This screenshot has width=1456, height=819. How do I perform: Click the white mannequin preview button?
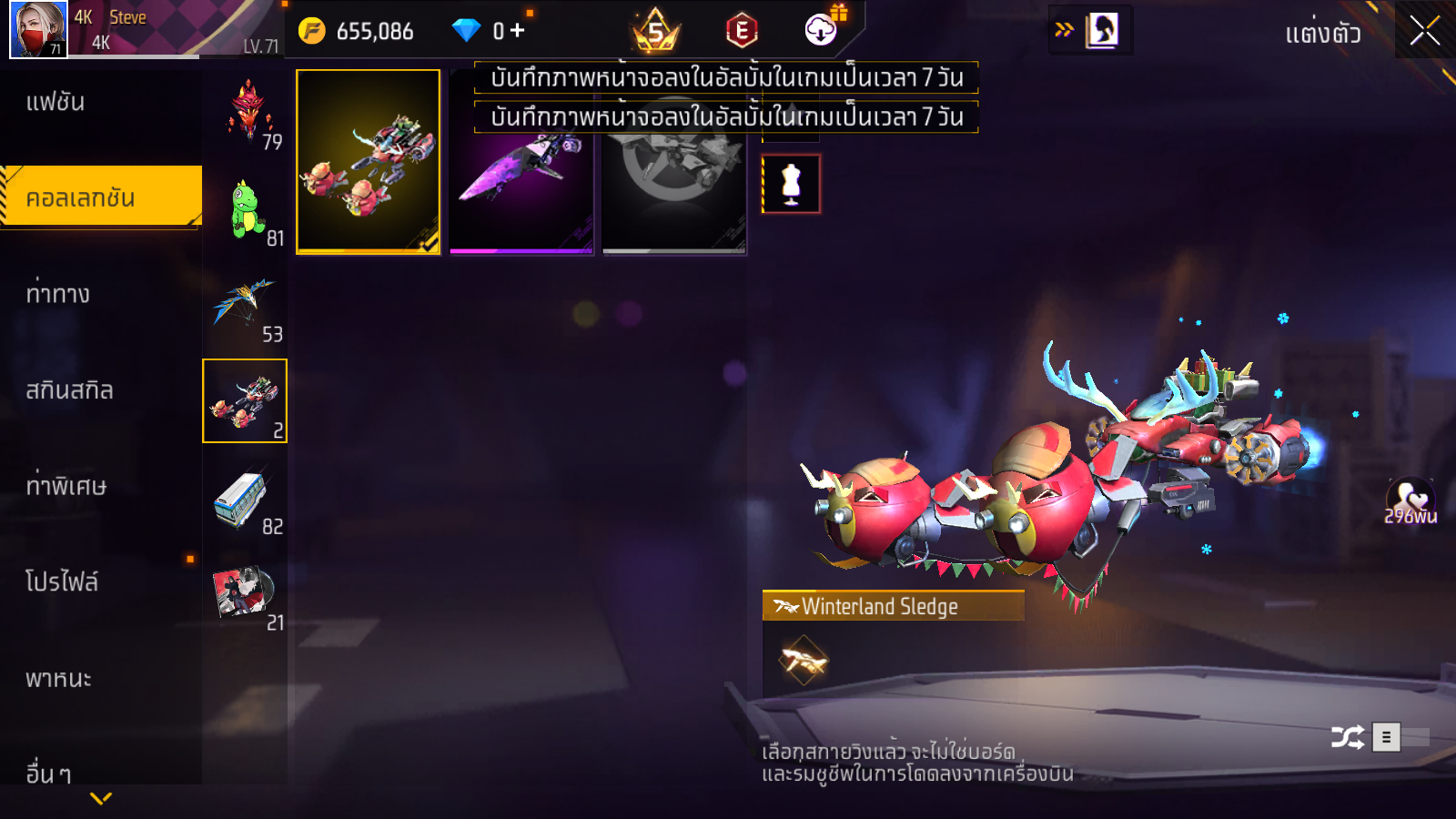[x=791, y=184]
